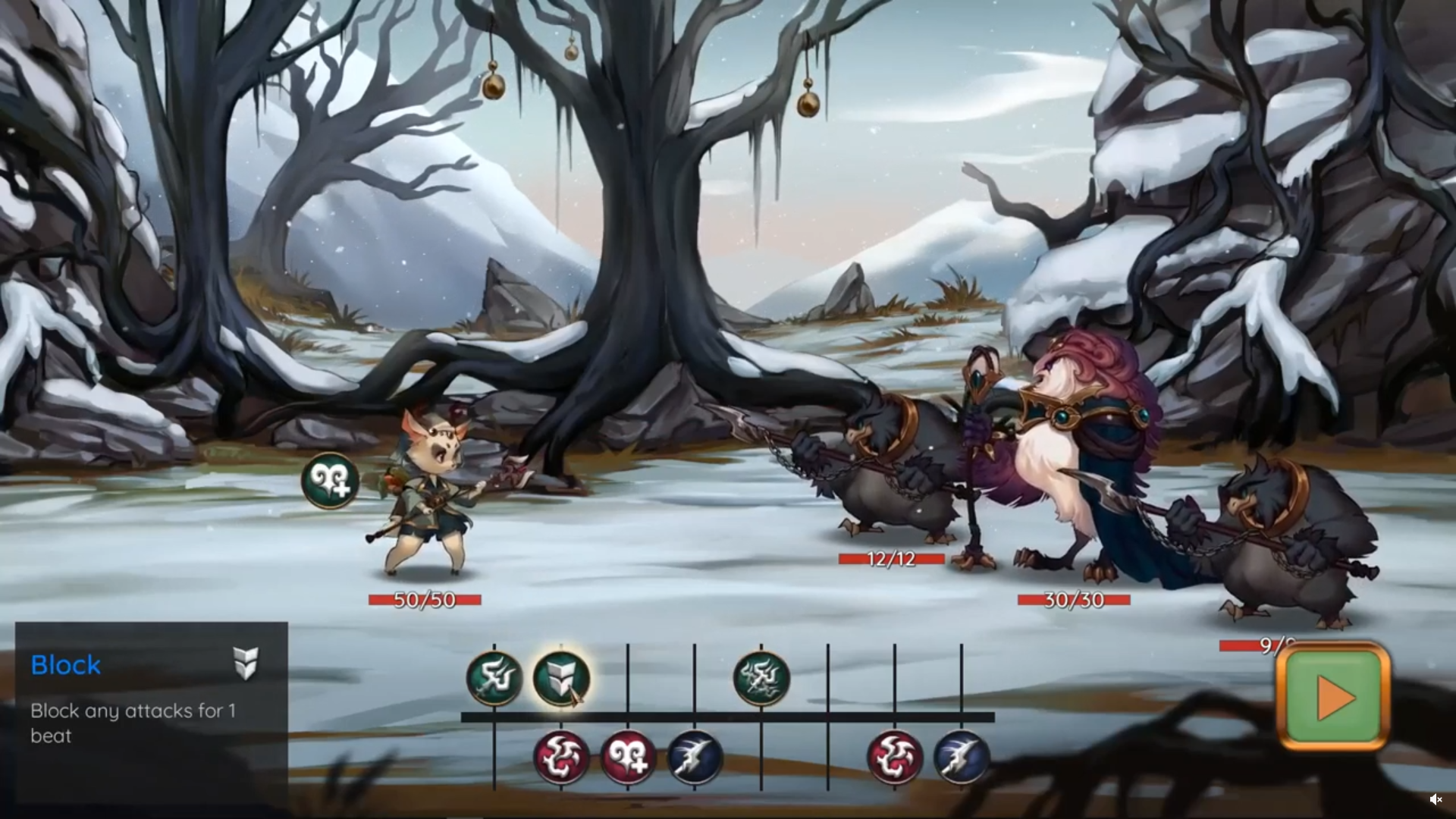This screenshot has width=1456, height=819.
Task: Select the green Block shield action
Action: (x=561, y=678)
